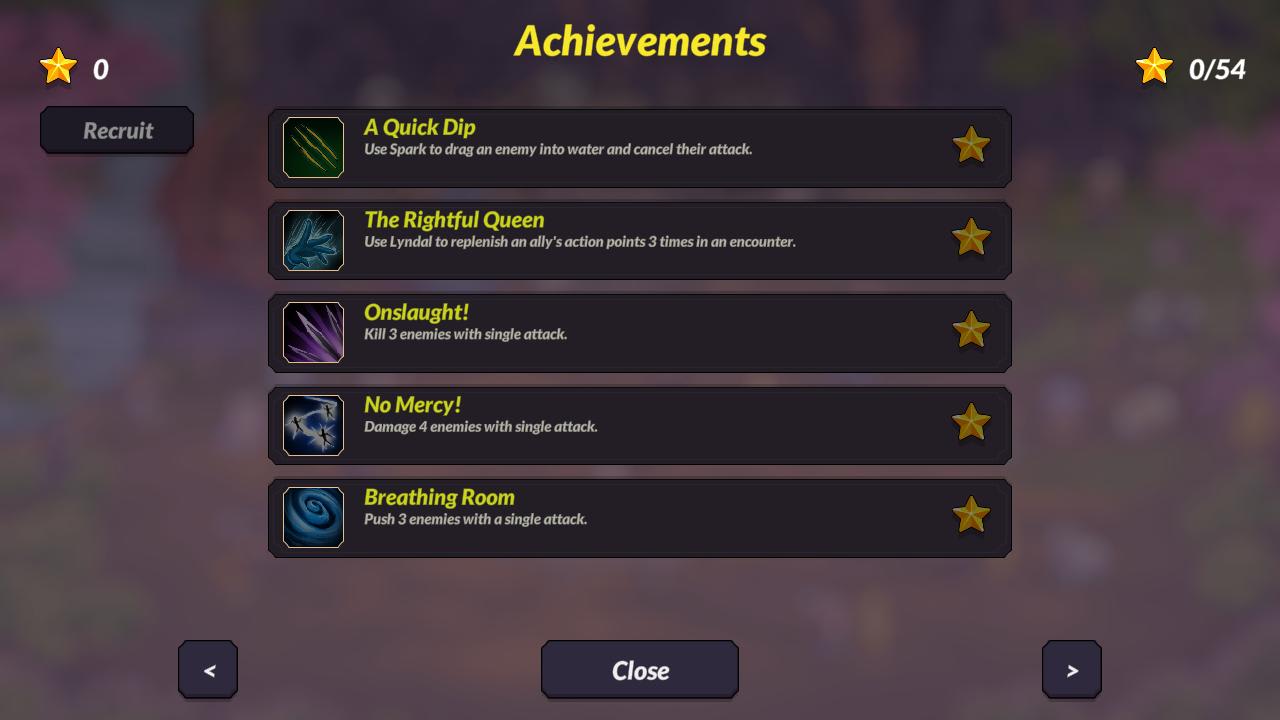Click the star reward on No Mercy!
The image size is (1280, 720).
pyautogui.click(x=971, y=423)
